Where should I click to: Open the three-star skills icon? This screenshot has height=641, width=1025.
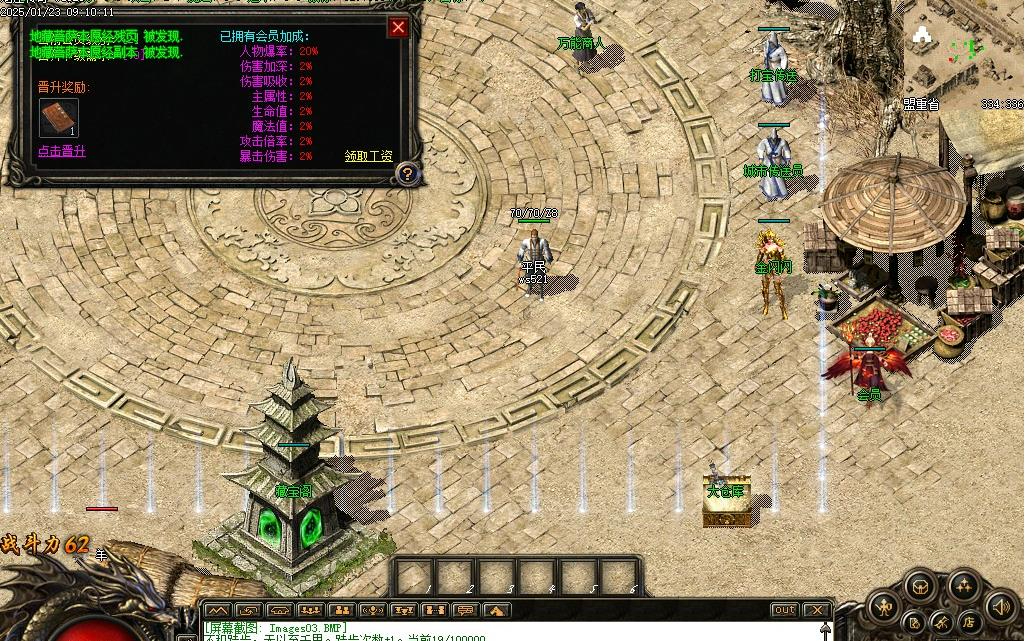[x=964, y=587]
